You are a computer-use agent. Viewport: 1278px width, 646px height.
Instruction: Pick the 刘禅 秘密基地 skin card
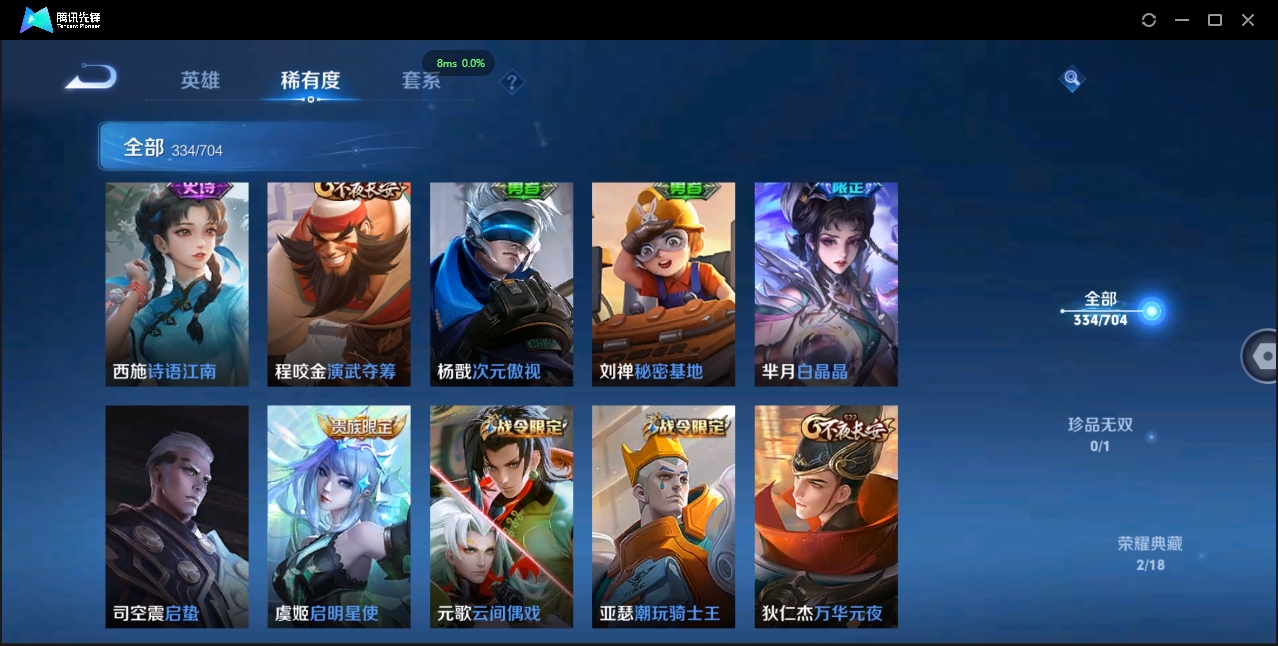coord(663,284)
